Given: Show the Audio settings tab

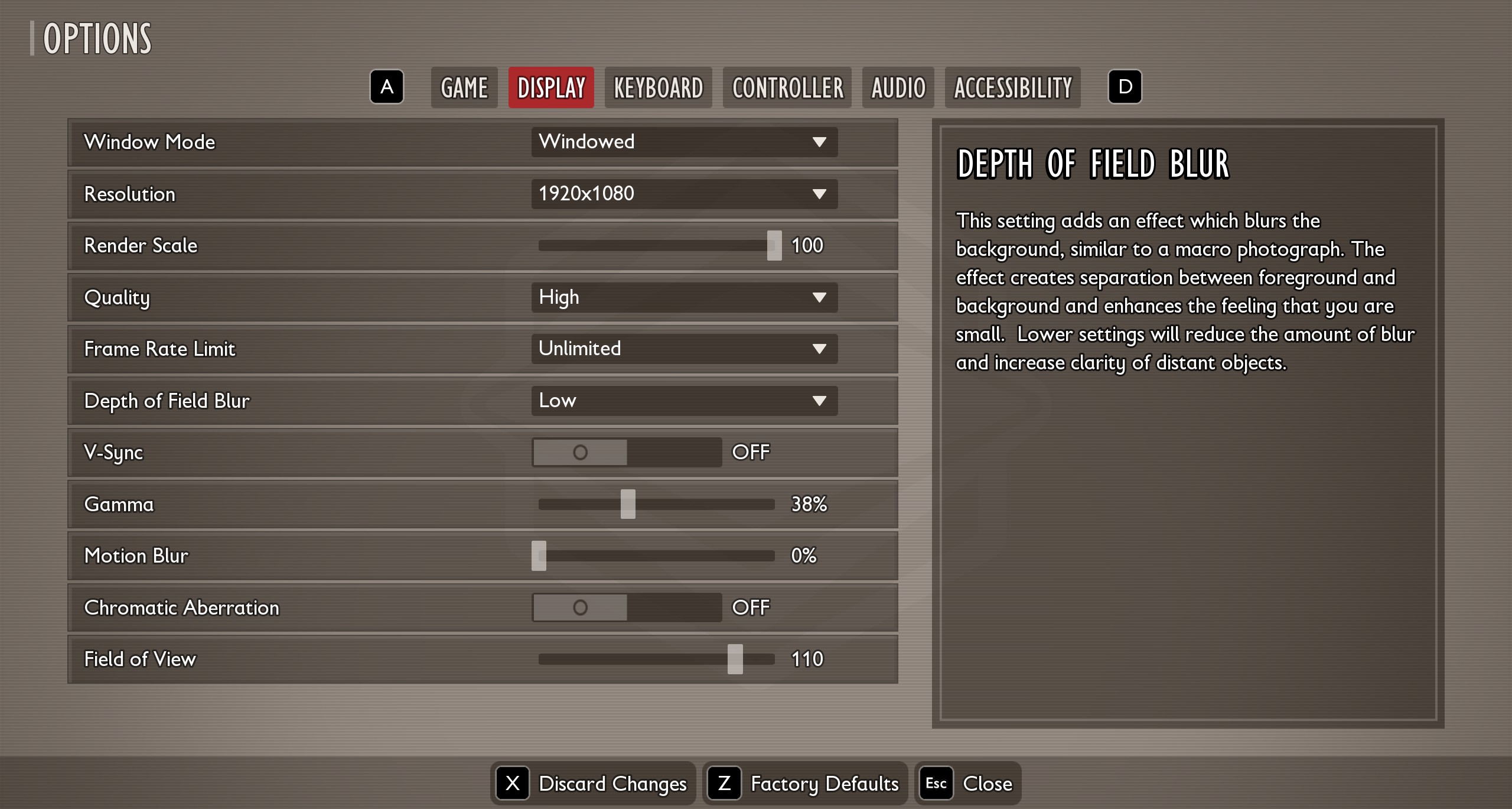Looking at the screenshot, I should 898,87.
